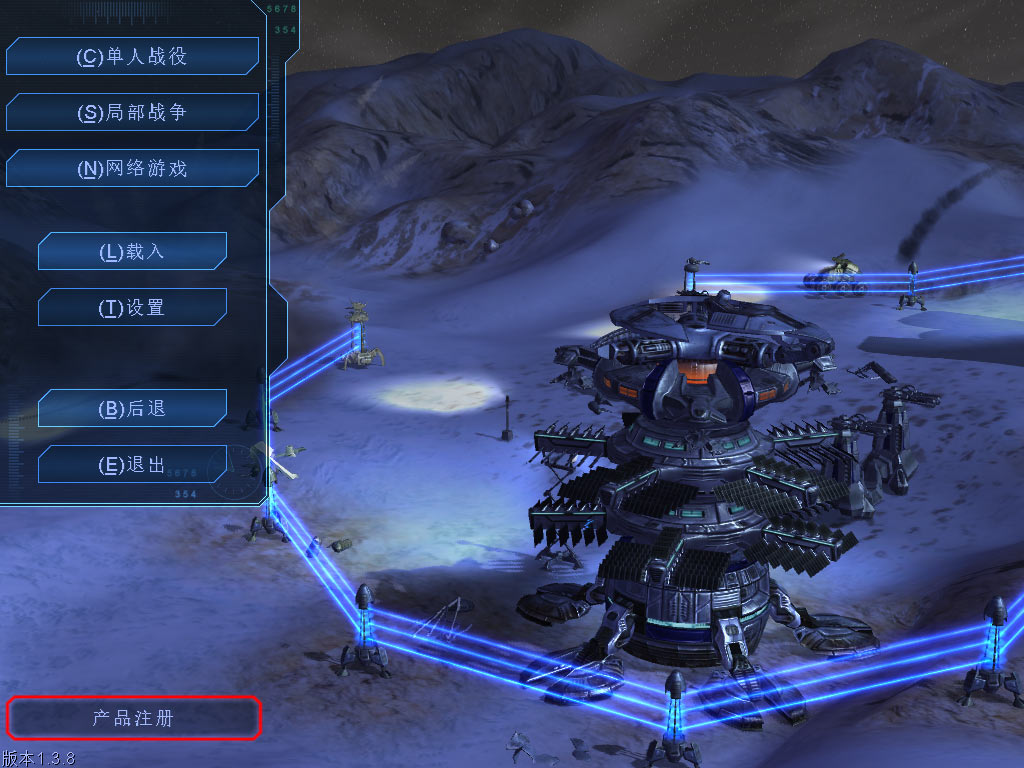Screen dimensions: 1024x768
Task: Open the 单人战役 single-player campaign menu
Action: point(132,57)
